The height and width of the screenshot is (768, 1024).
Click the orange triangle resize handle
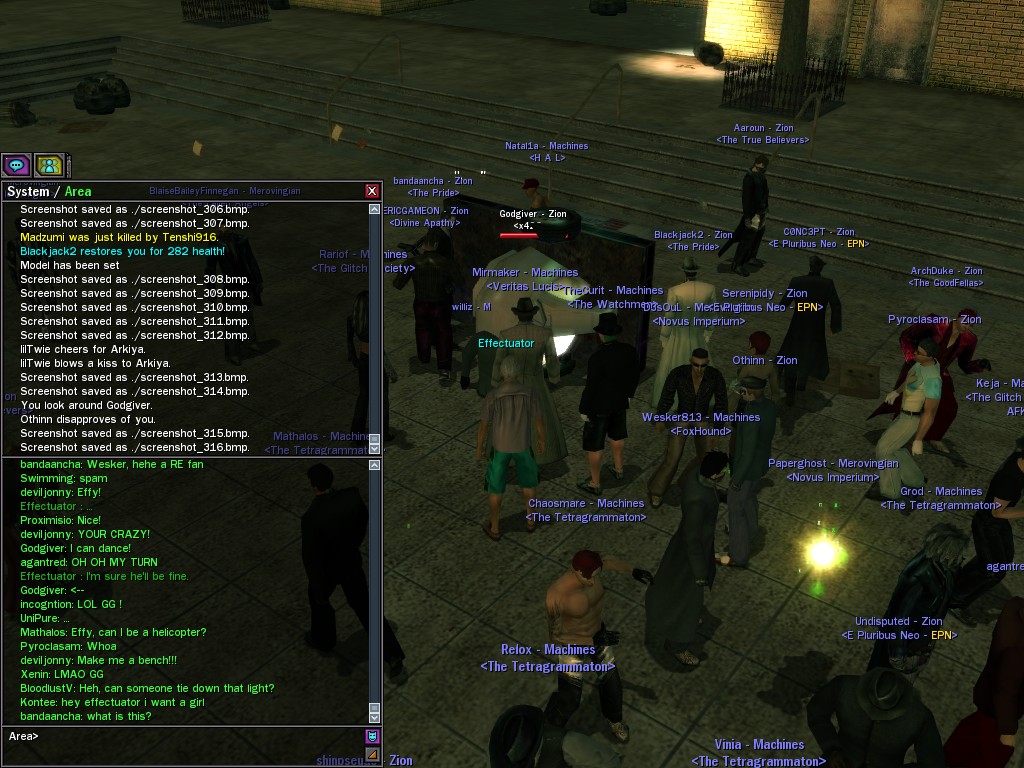click(373, 754)
